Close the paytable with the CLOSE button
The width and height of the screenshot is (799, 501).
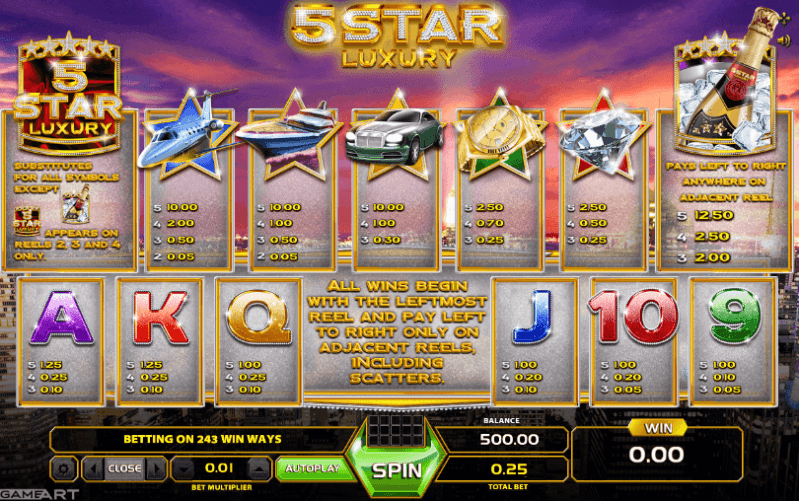(125, 468)
